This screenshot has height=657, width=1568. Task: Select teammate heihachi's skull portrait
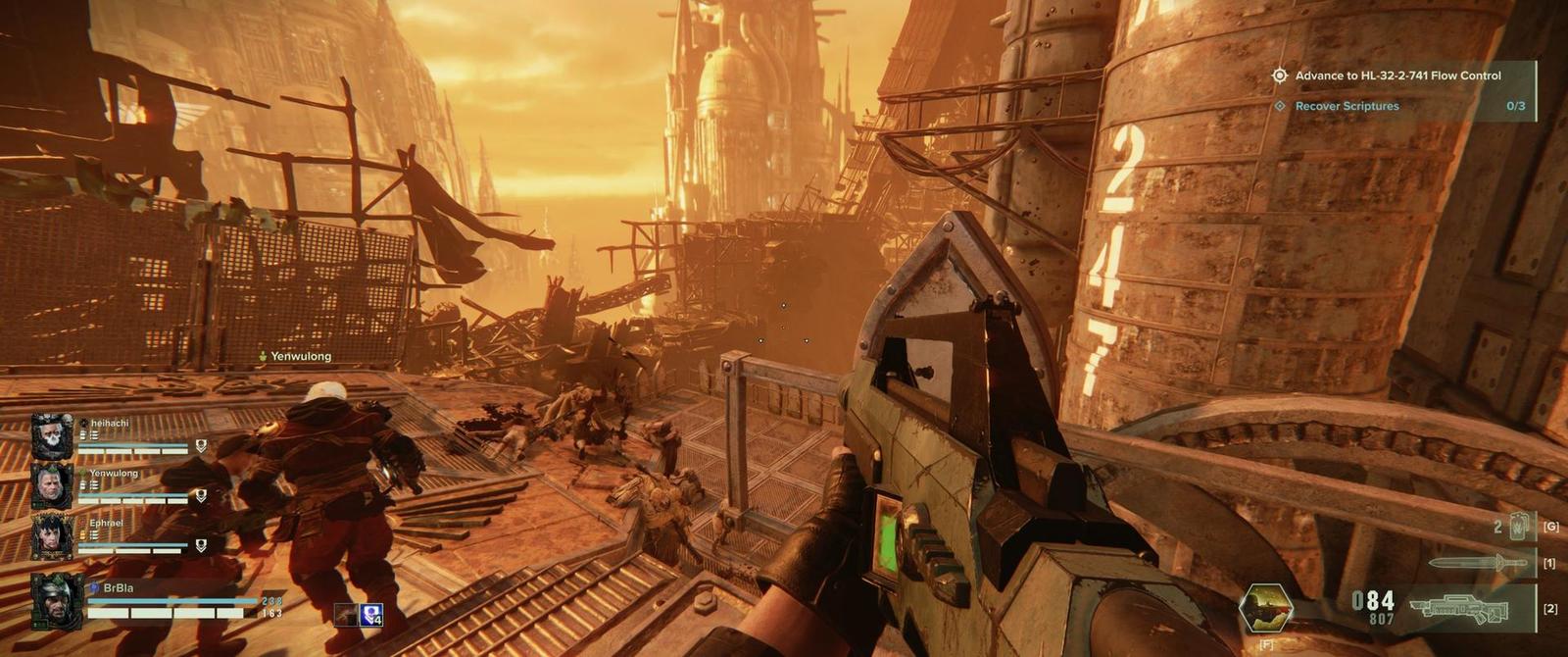(x=52, y=436)
